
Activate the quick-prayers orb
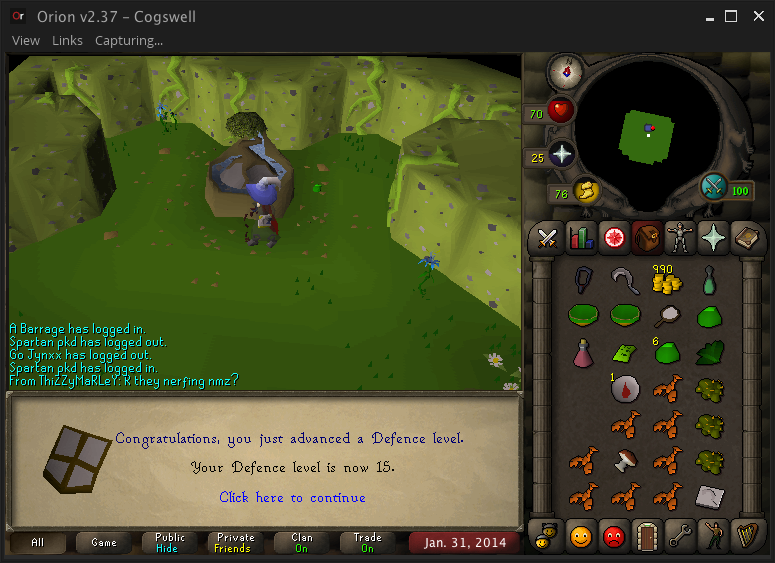tap(561, 155)
